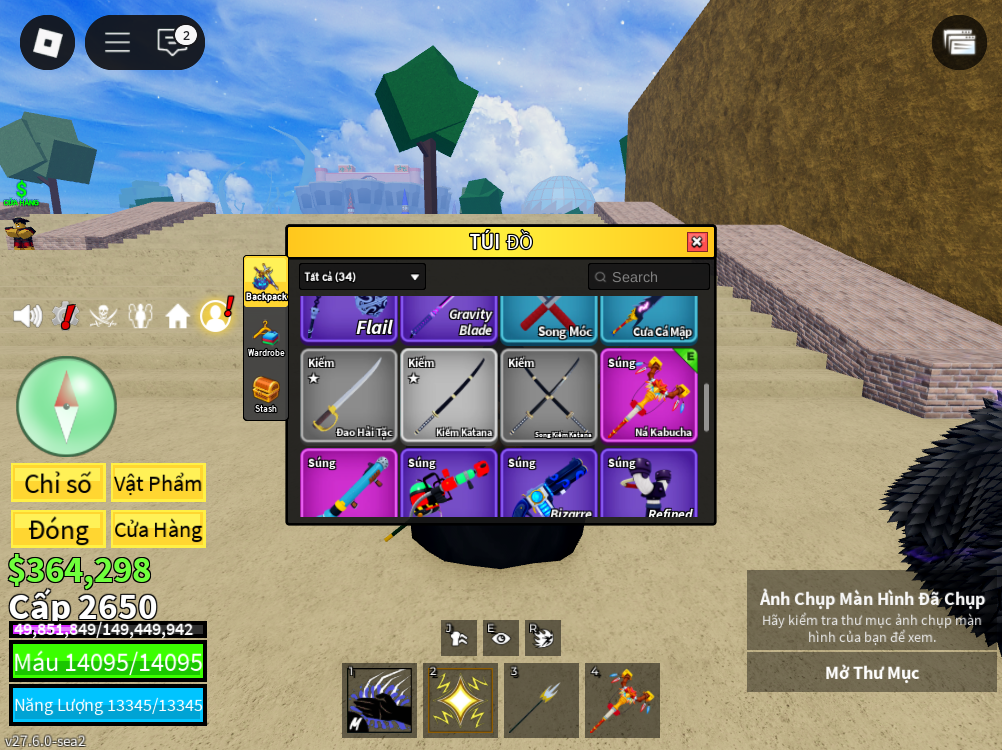Pick the Song Kiếm Katana slot
The height and width of the screenshot is (750, 1002).
[549, 395]
